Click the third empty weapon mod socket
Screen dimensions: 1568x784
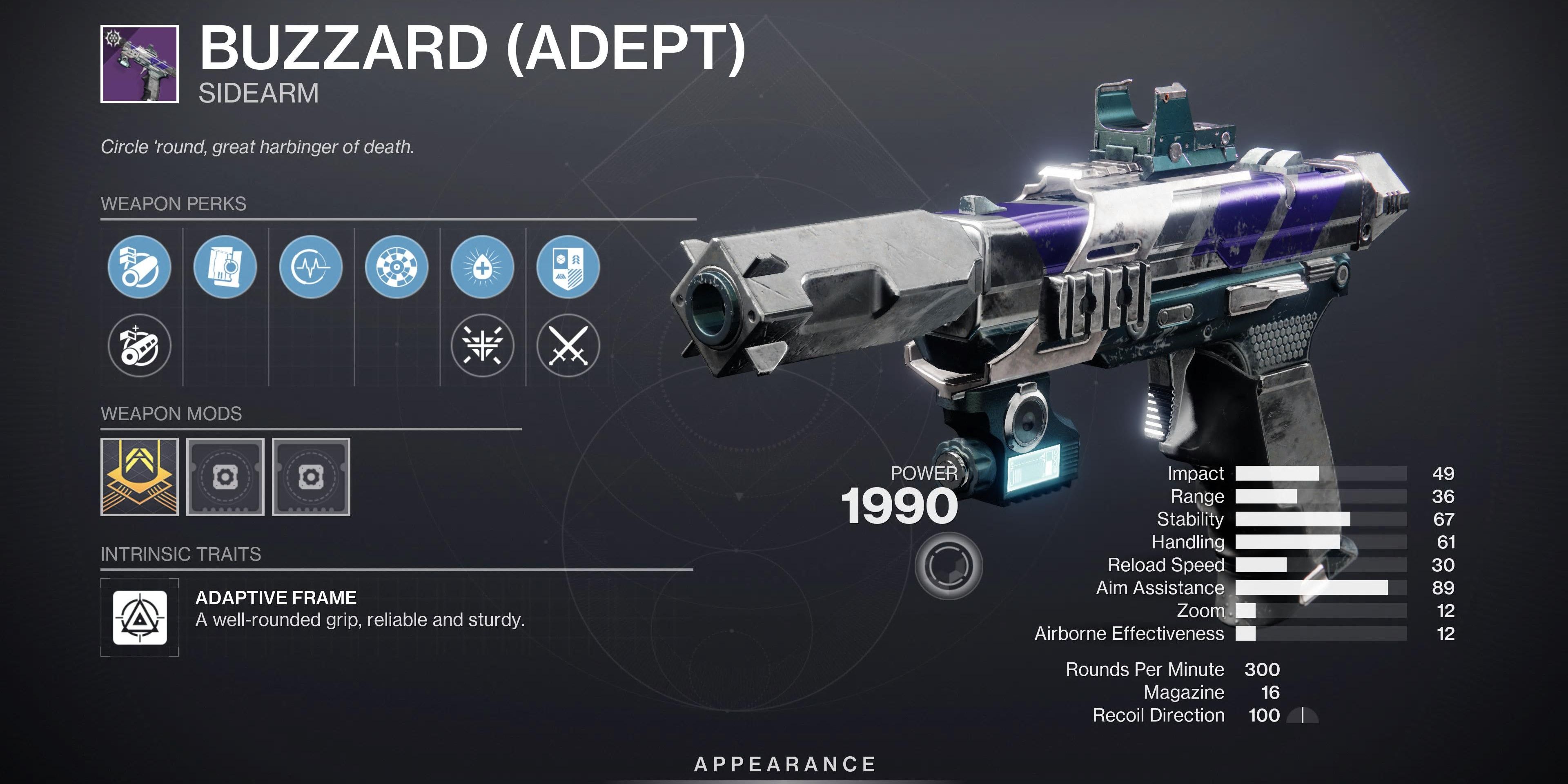coord(312,477)
